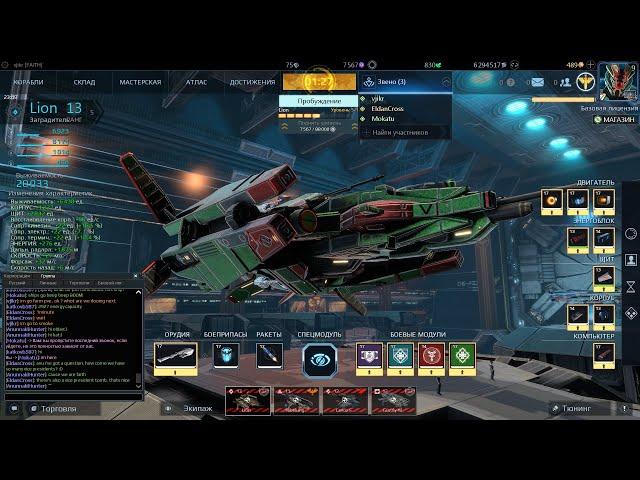Activate the Спецмодуль eye icon
This screenshot has width=640, height=480.
click(x=320, y=359)
